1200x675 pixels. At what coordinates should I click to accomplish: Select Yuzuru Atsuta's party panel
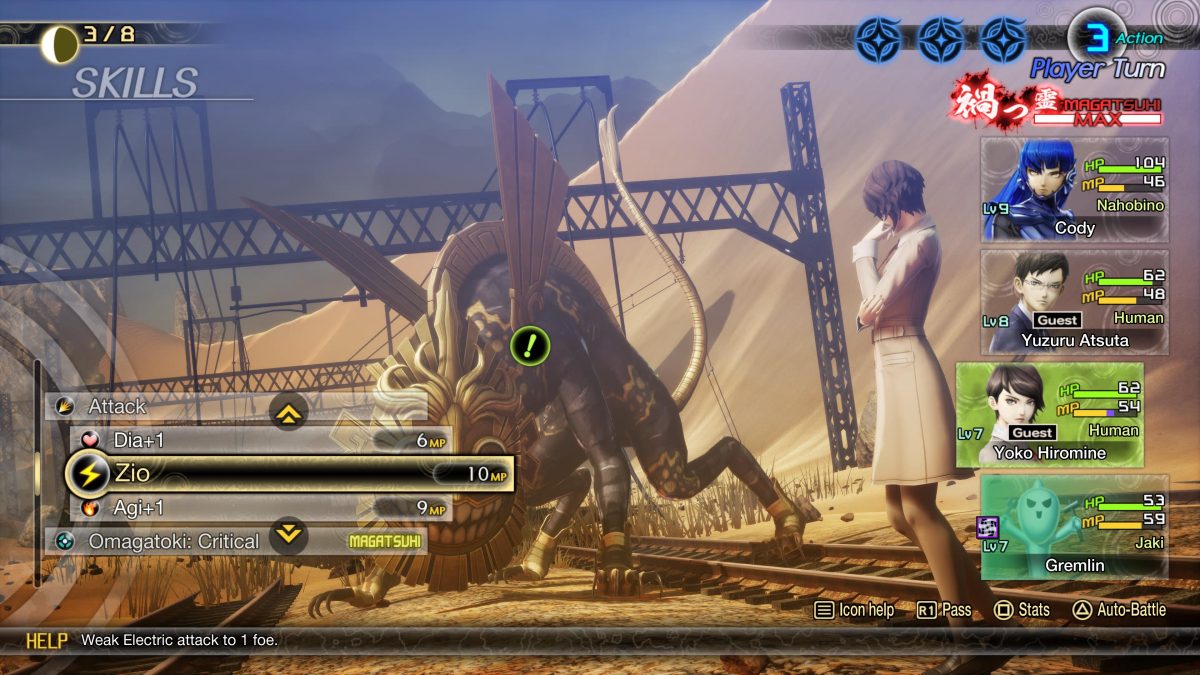[1074, 302]
